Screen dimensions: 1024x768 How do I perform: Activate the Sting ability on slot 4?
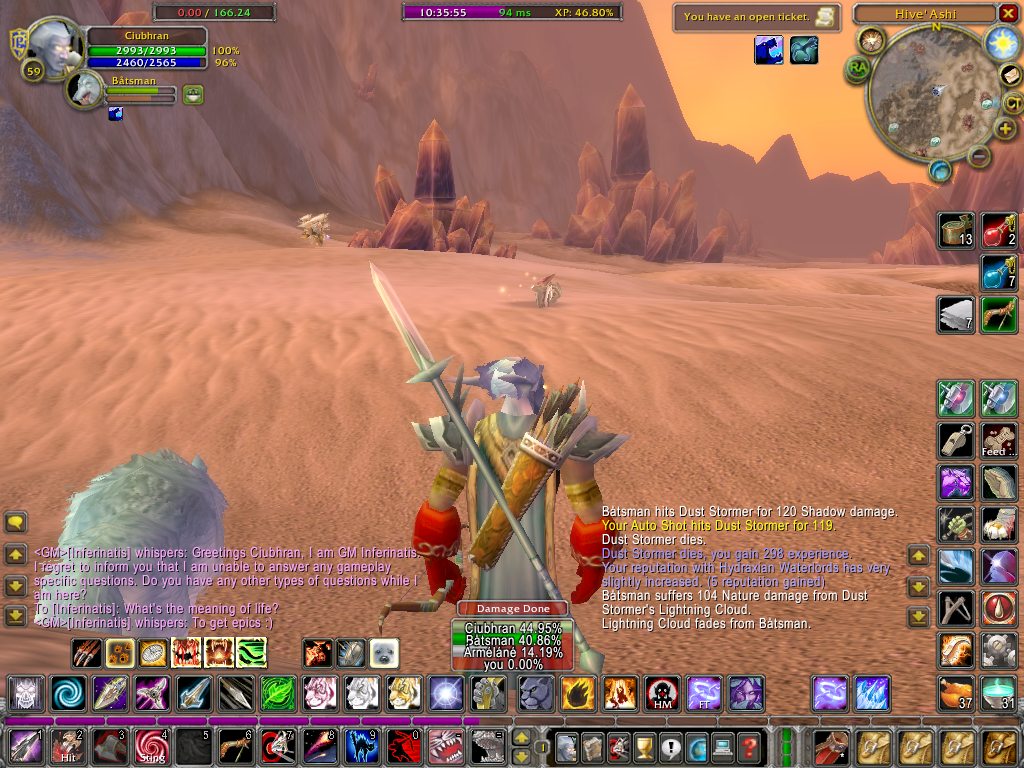pyautogui.click(x=153, y=746)
